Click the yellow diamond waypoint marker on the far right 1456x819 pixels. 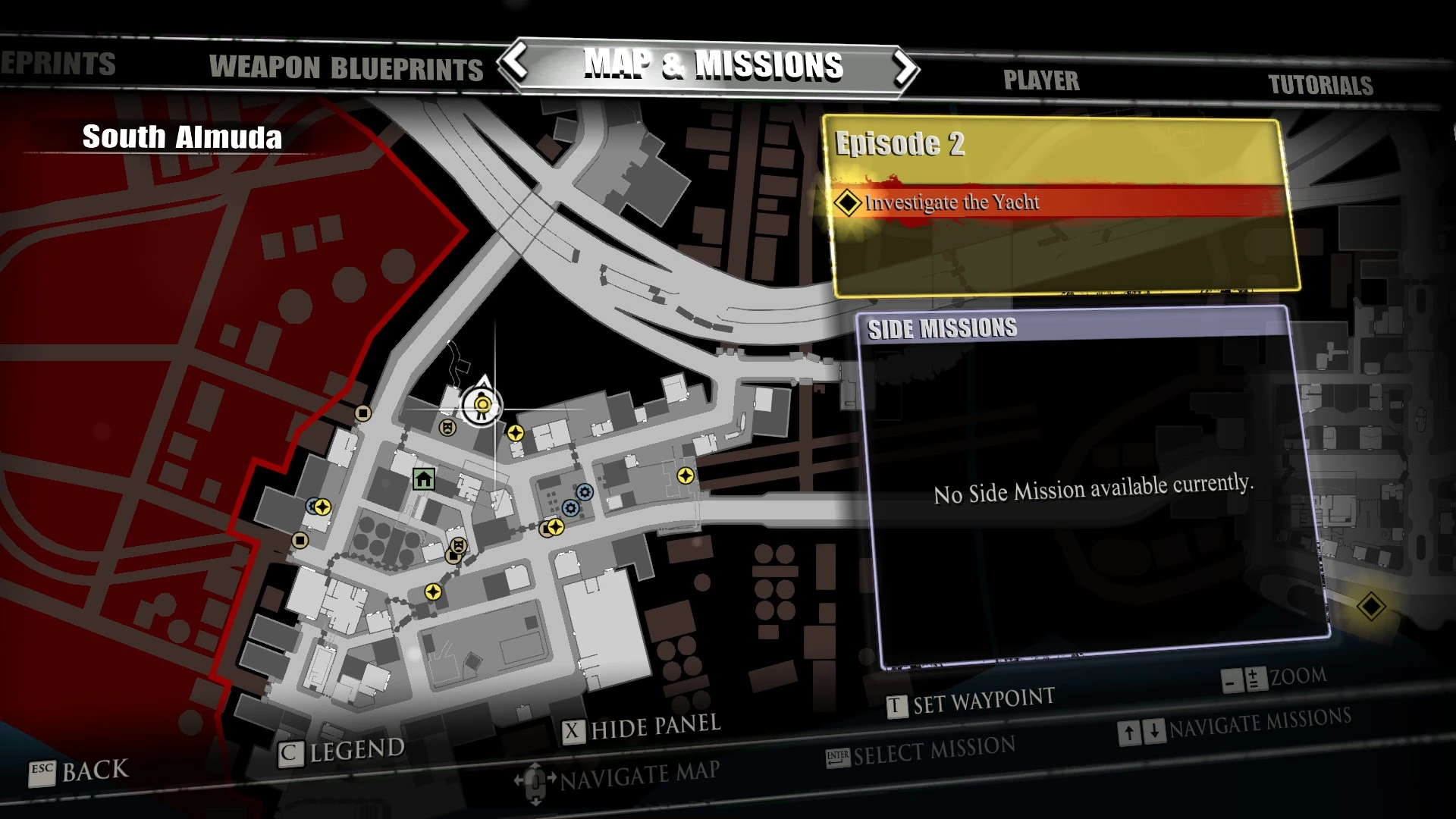pos(1370,607)
